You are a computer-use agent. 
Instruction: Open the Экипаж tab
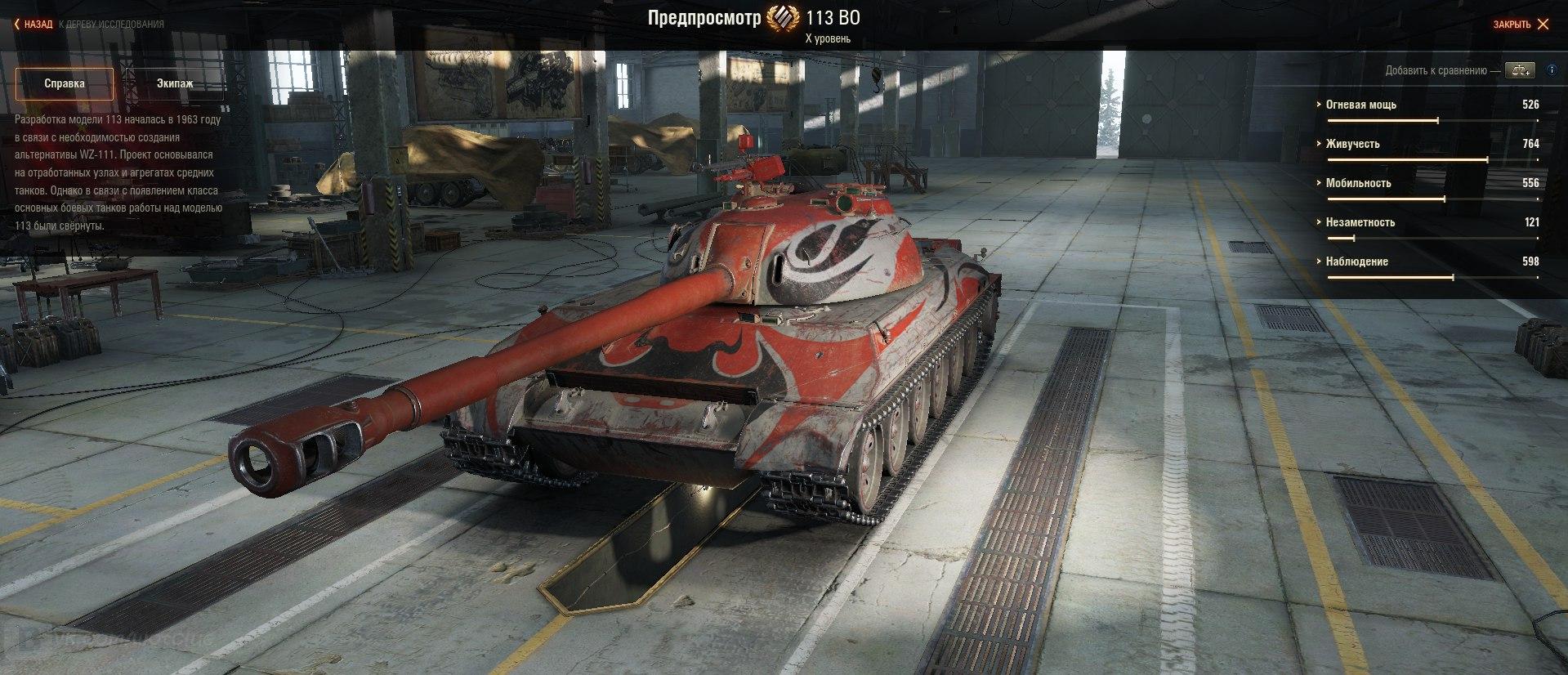(x=175, y=83)
